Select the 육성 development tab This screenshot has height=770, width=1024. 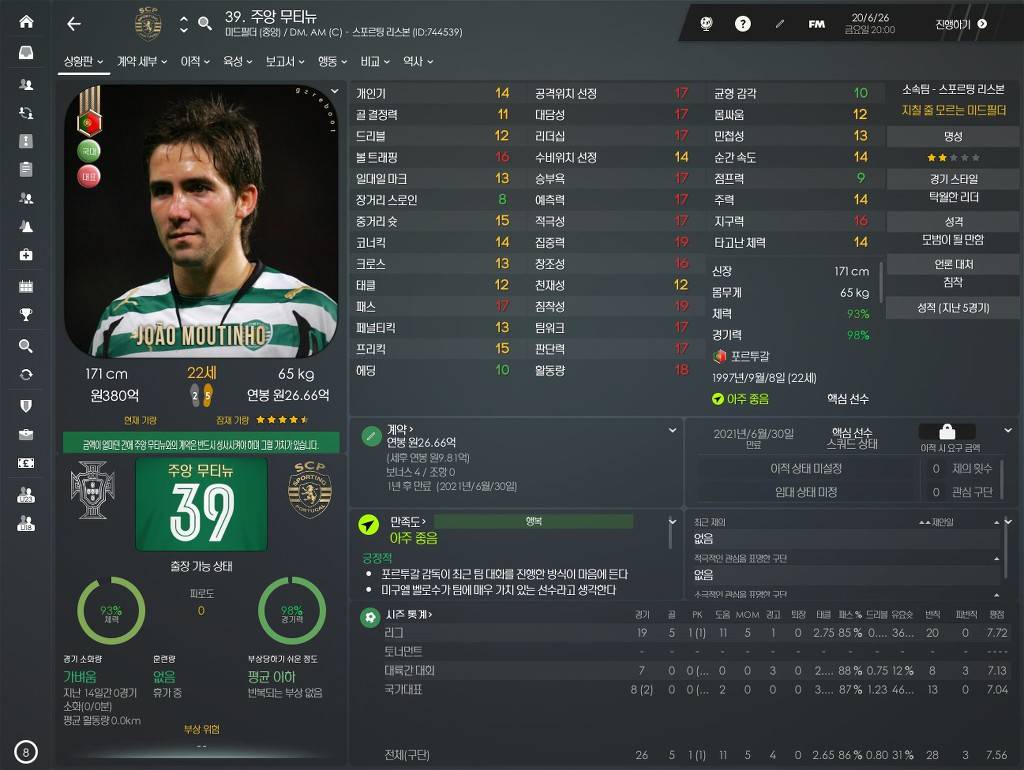coord(237,62)
